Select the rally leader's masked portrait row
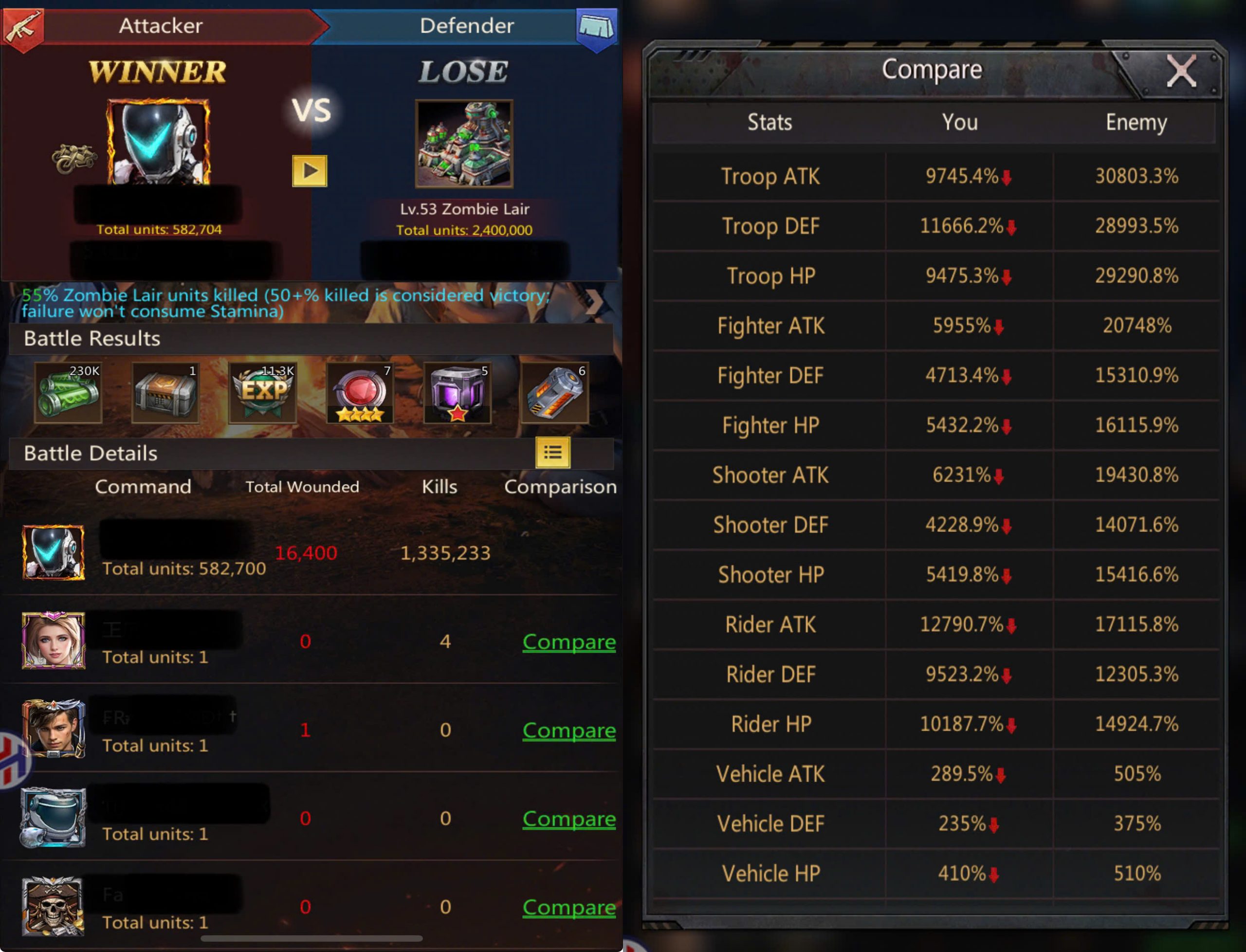The width and height of the screenshot is (1246, 952). pyautogui.click(x=53, y=552)
